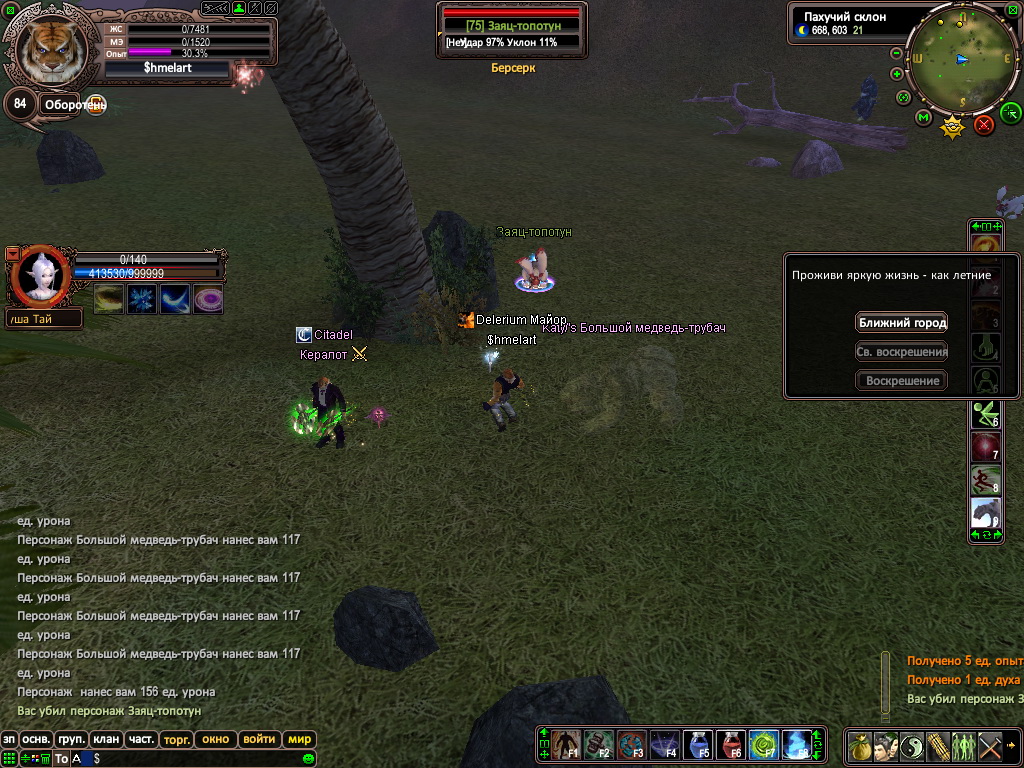Zoom out the minimap with minus button
1024x768 pixels.
[x=896, y=53]
